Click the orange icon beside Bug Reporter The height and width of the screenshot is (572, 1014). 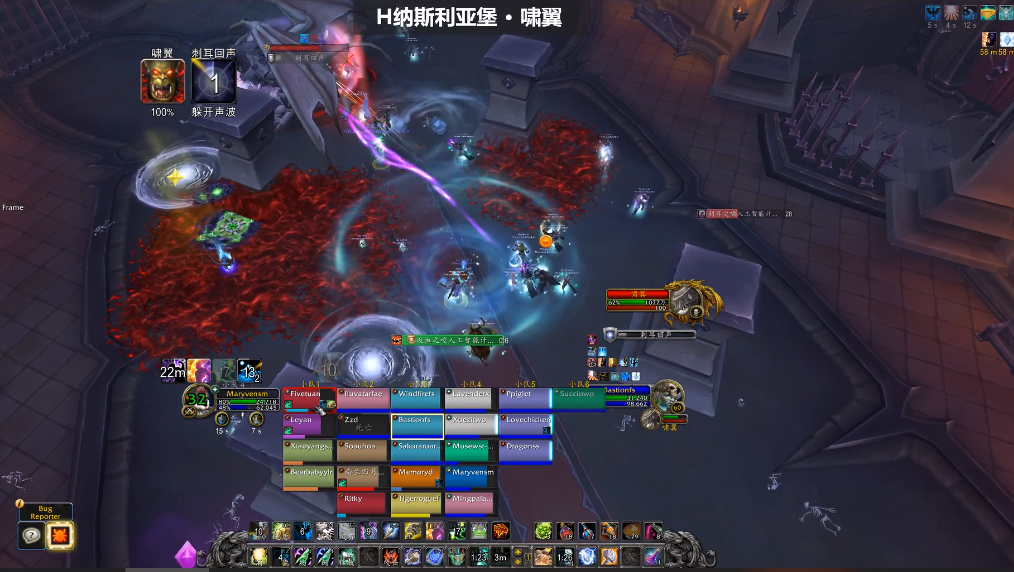pyautogui.click(x=60, y=535)
